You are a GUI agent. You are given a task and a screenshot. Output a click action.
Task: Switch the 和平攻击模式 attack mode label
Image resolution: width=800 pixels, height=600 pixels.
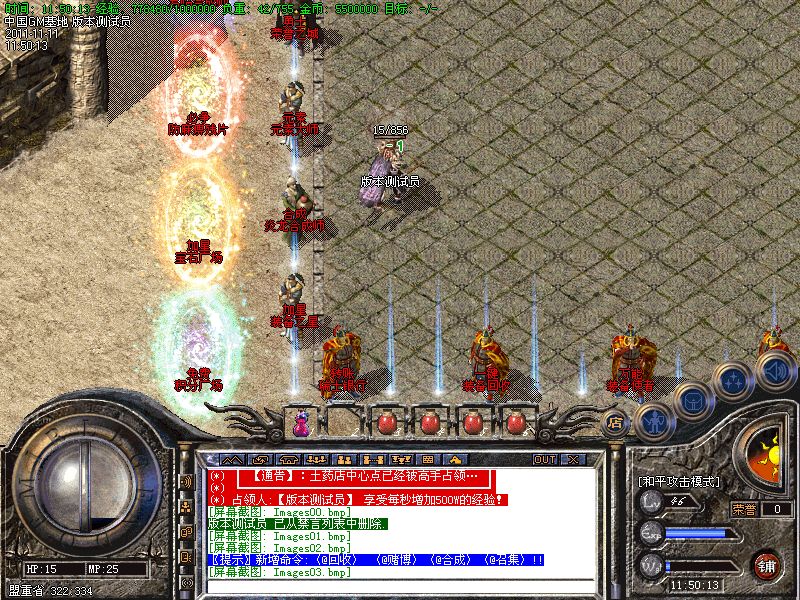(680, 481)
